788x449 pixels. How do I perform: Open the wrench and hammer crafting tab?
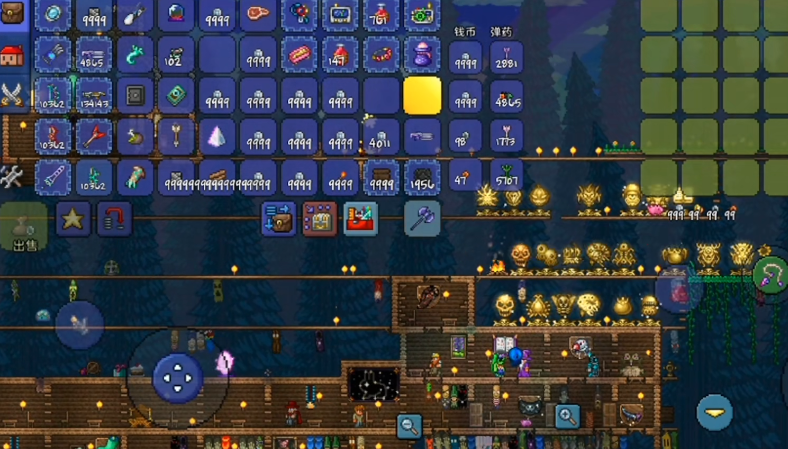(x=12, y=177)
